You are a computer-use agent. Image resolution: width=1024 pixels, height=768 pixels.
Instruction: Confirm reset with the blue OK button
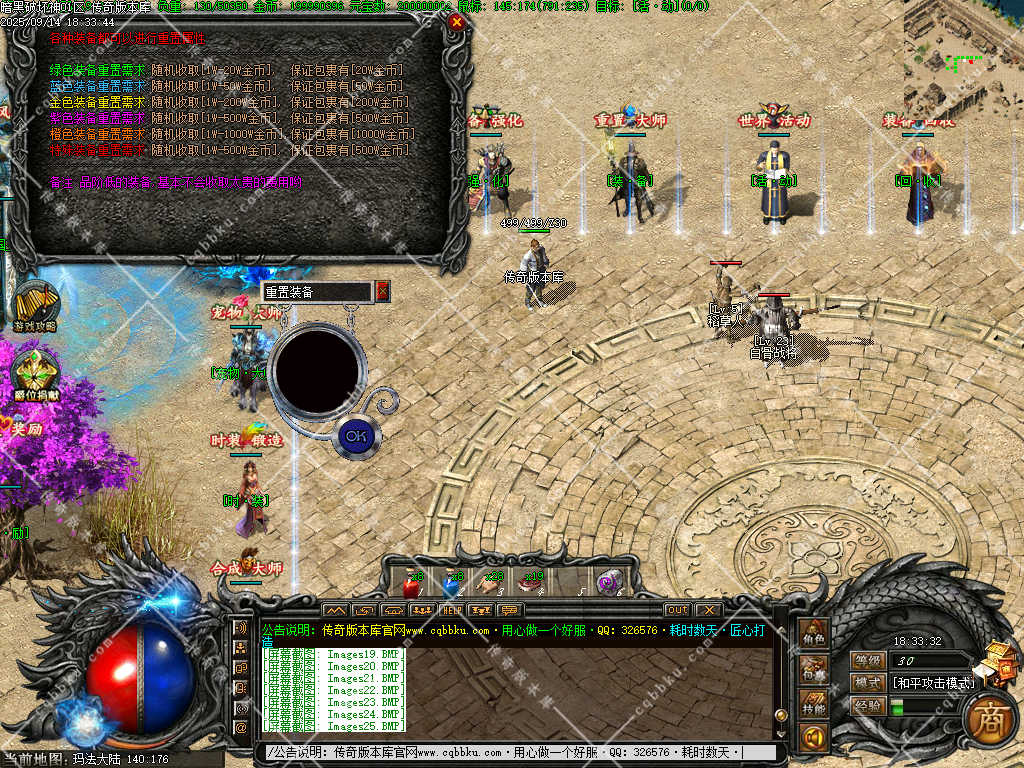354,435
